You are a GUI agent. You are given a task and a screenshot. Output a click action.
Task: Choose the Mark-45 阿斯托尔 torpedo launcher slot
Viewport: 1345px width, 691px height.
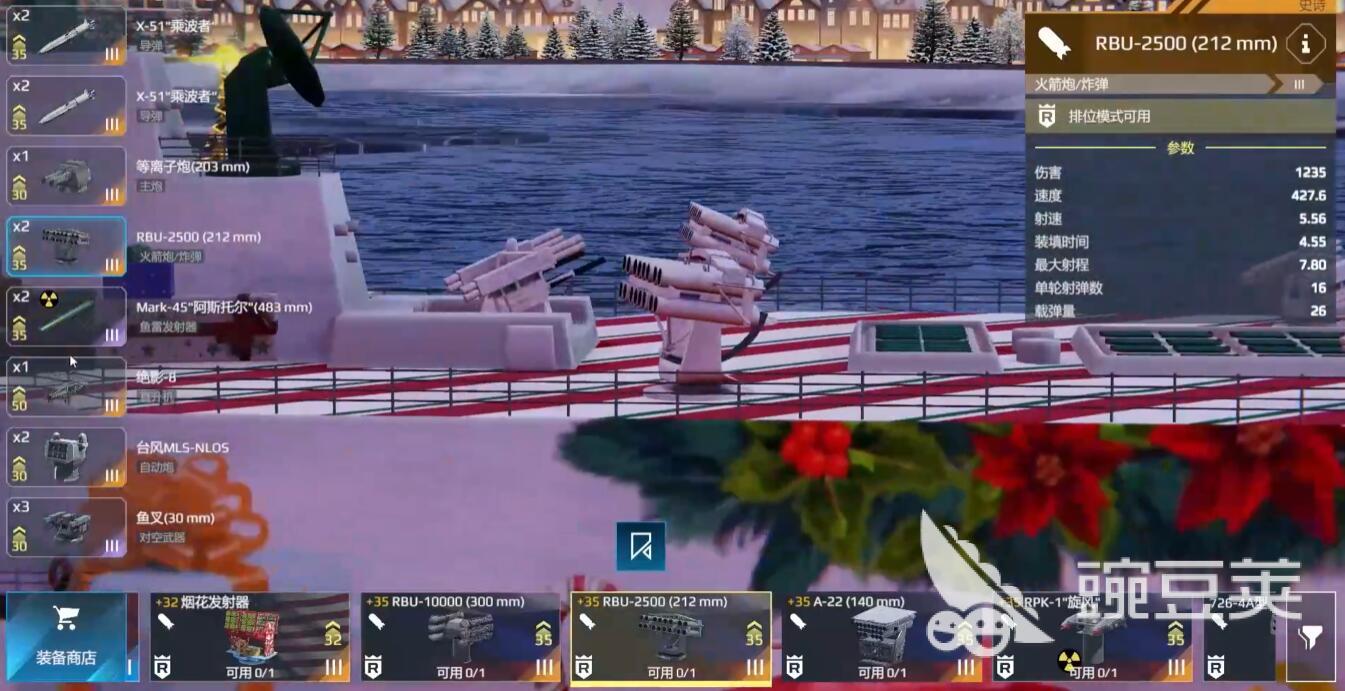[66, 316]
